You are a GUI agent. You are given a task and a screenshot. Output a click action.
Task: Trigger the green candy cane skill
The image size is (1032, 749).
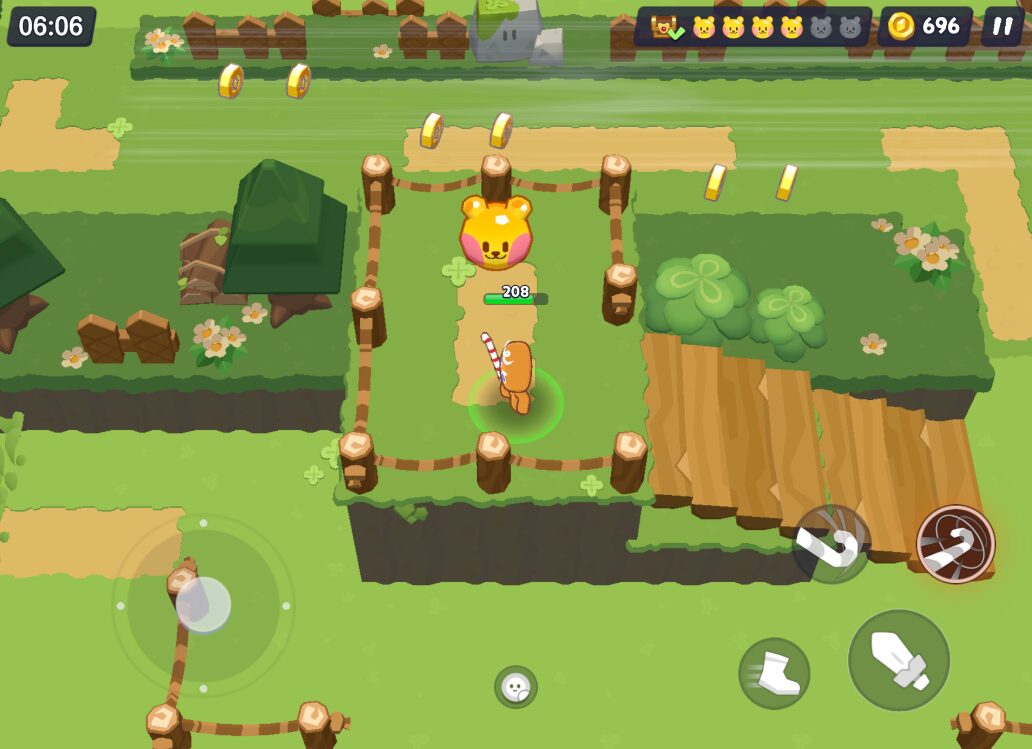(831, 544)
